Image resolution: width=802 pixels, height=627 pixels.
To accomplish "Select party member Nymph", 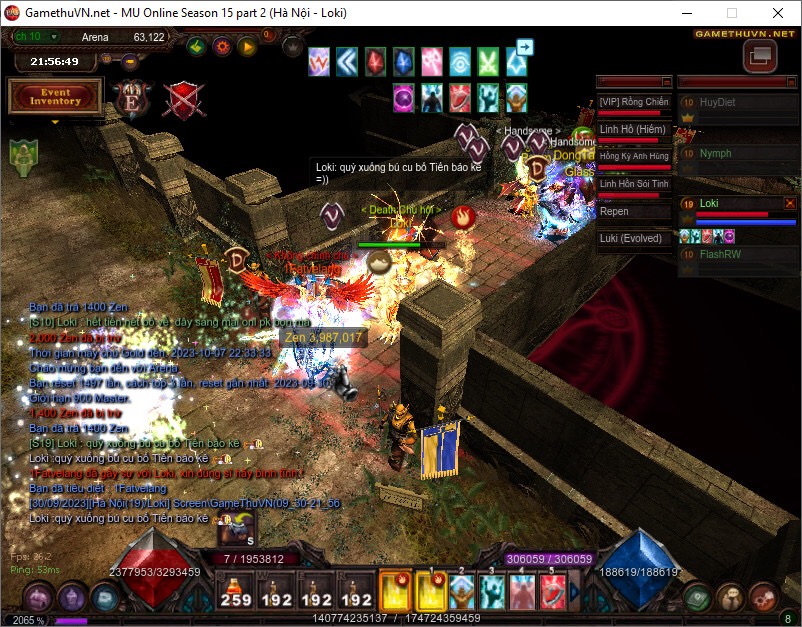I will (716, 154).
